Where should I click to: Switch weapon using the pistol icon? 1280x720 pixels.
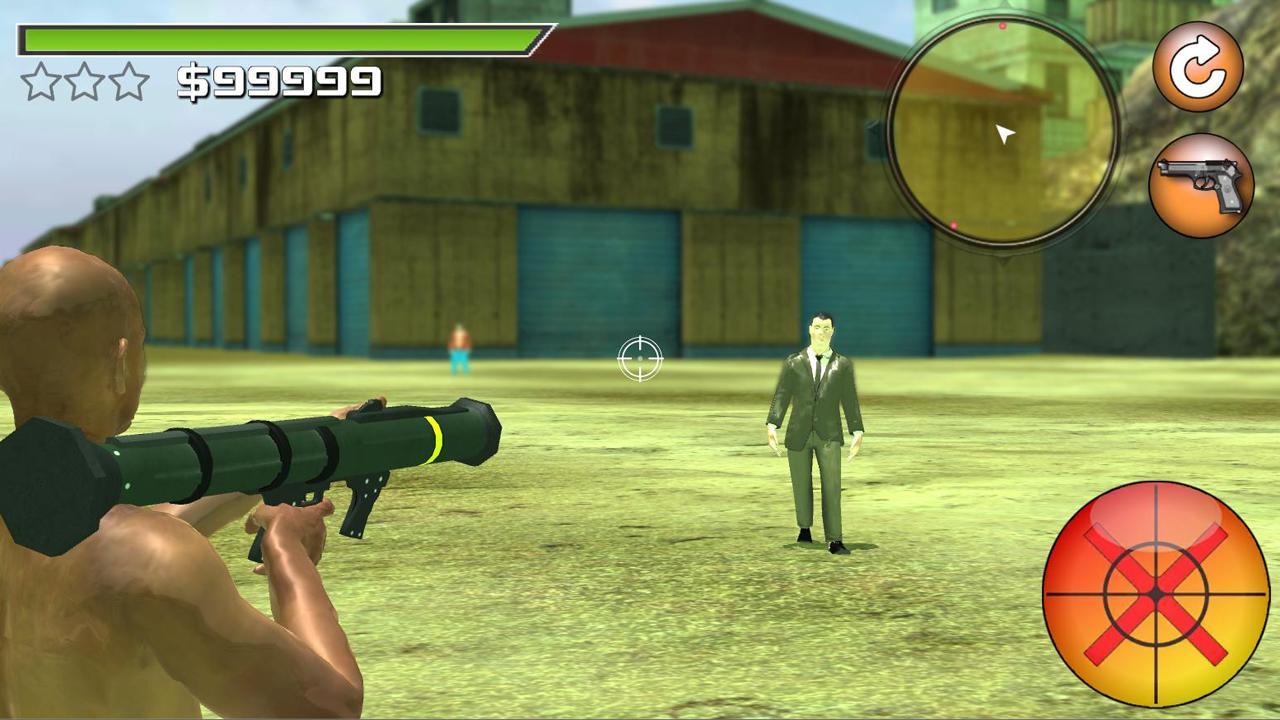pyautogui.click(x=1201, y=185)
